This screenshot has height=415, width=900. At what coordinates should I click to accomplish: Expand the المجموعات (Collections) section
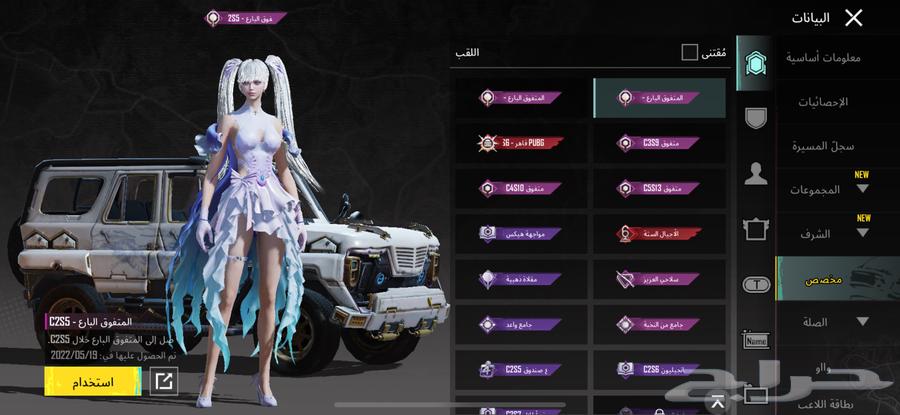tap(830, 190)
